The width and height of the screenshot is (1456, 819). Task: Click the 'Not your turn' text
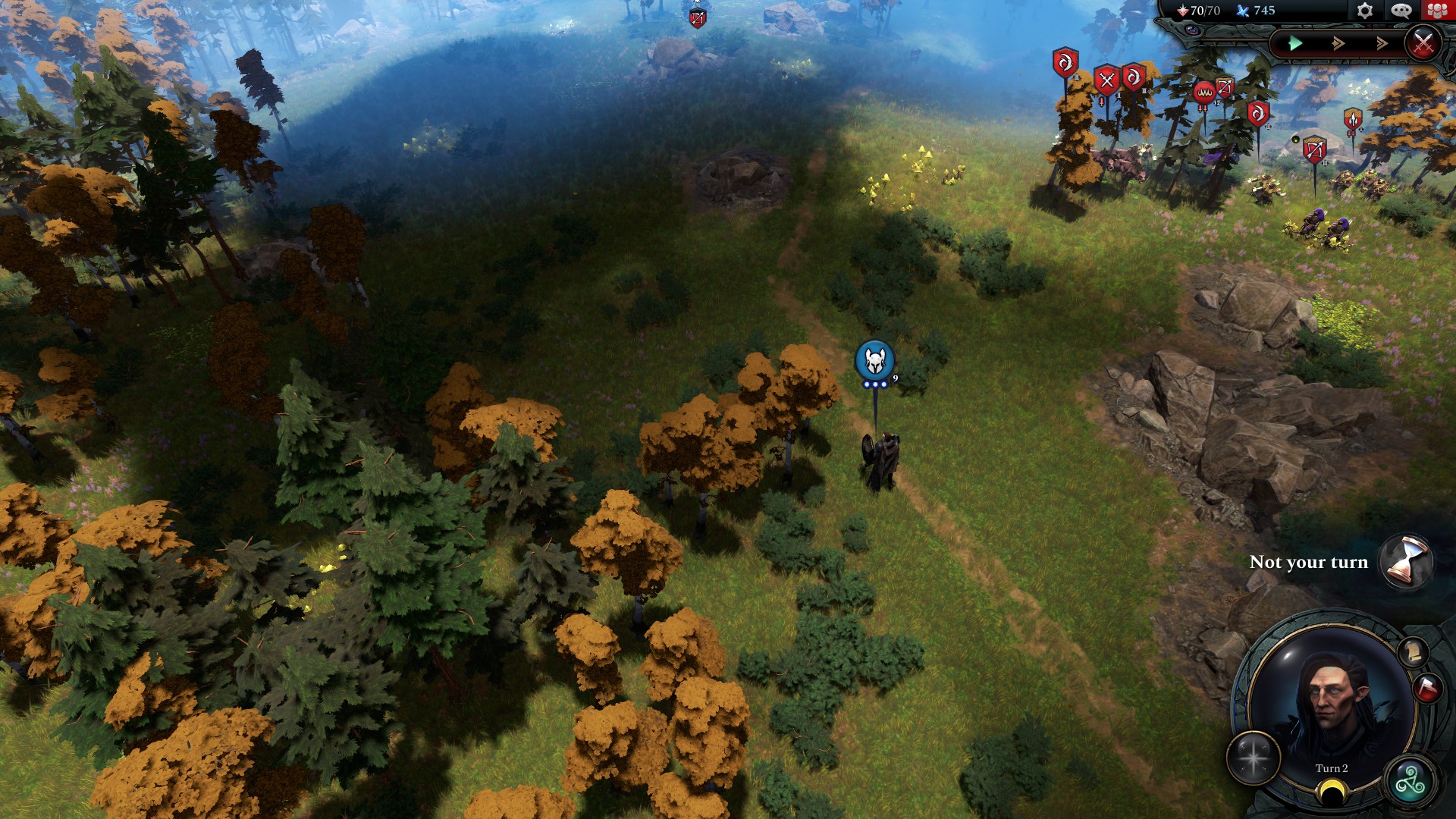(x=1311, y=562)
